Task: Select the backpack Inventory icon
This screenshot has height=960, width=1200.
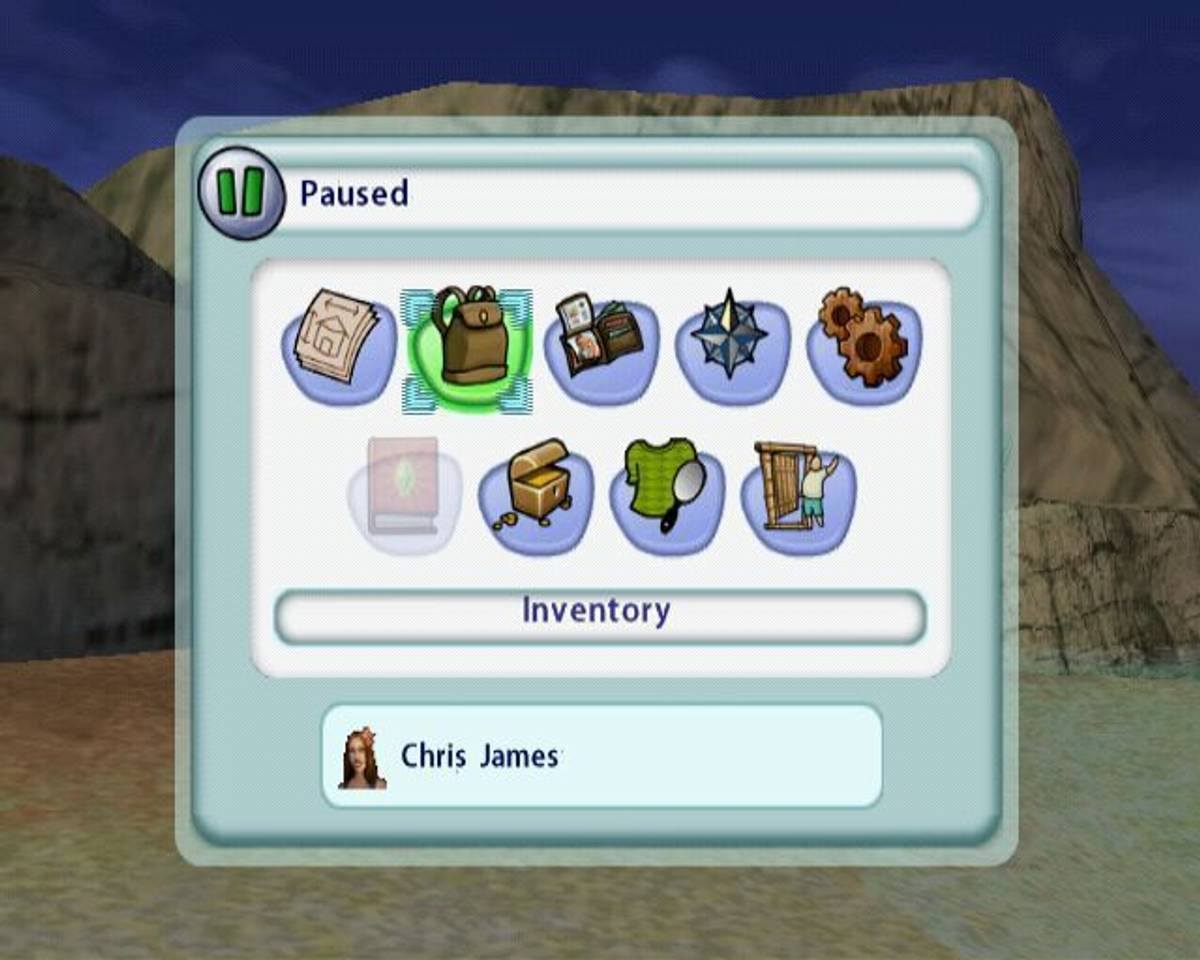Action: 468,345
